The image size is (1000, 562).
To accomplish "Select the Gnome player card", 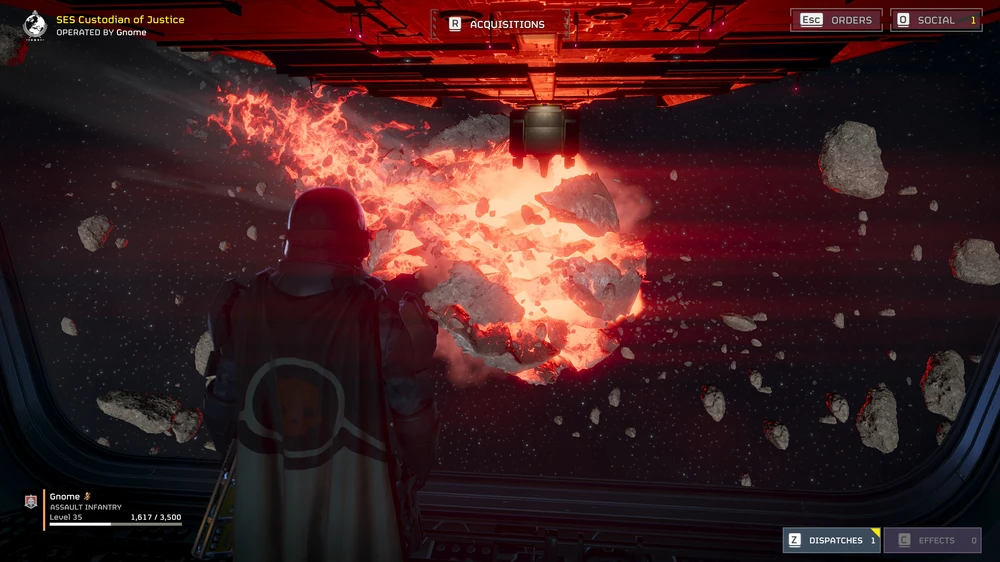I will coord(104,507).
